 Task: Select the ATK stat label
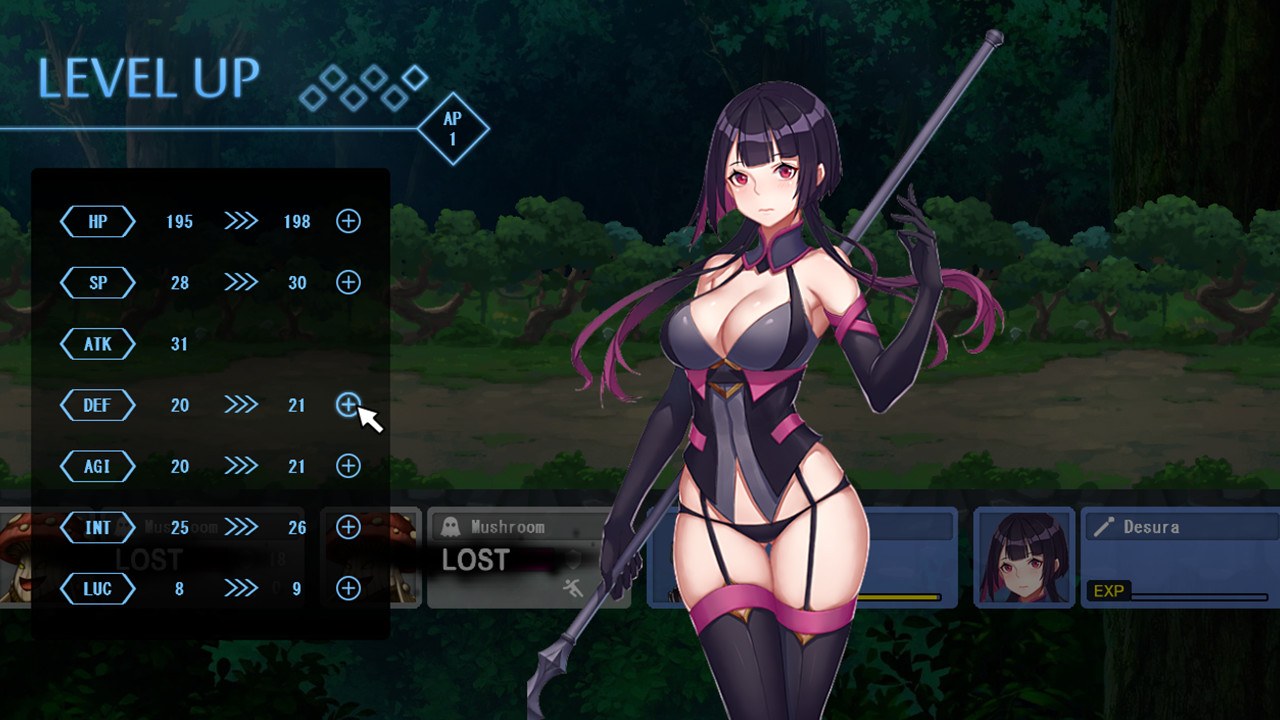[x=96, y=344]
